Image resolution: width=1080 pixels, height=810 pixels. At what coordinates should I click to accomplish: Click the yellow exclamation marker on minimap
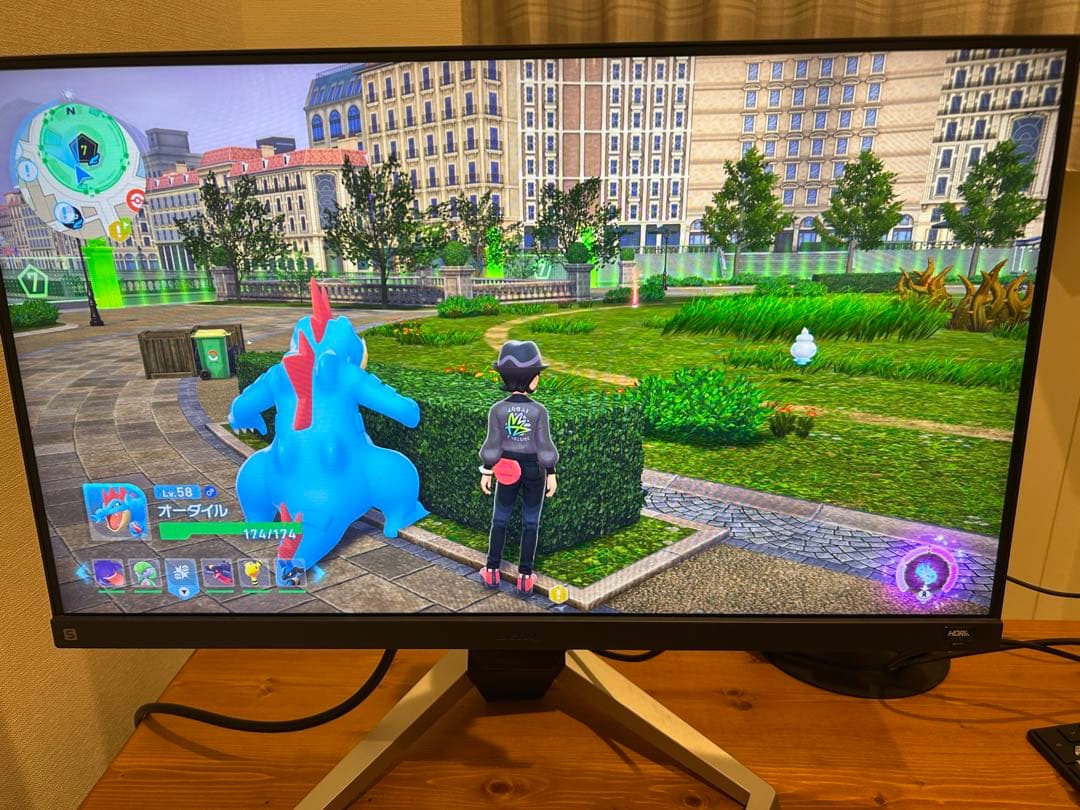[118, 231]
